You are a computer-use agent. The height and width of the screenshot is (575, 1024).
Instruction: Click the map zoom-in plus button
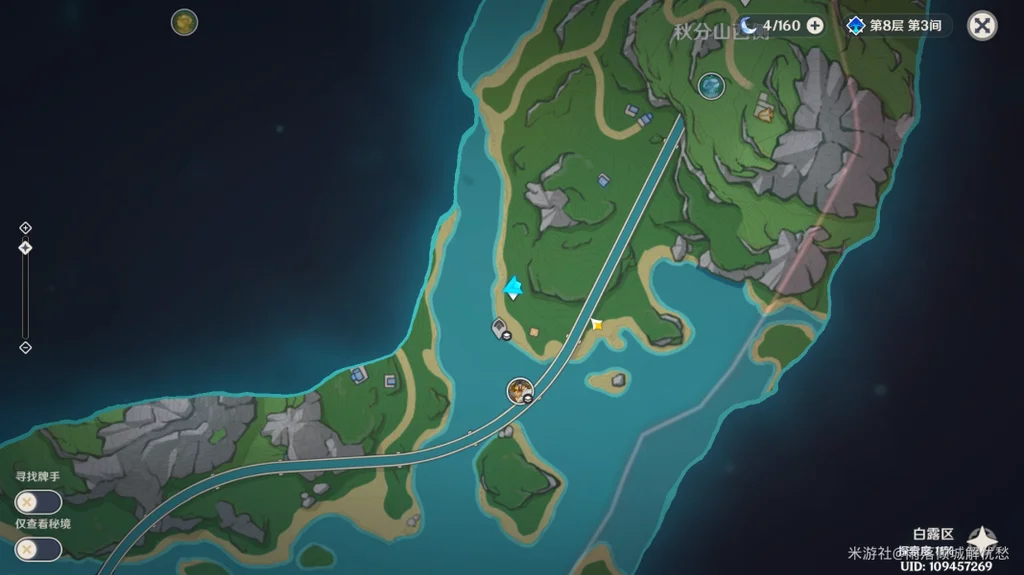pyautogui.click(x=26, y=228)
